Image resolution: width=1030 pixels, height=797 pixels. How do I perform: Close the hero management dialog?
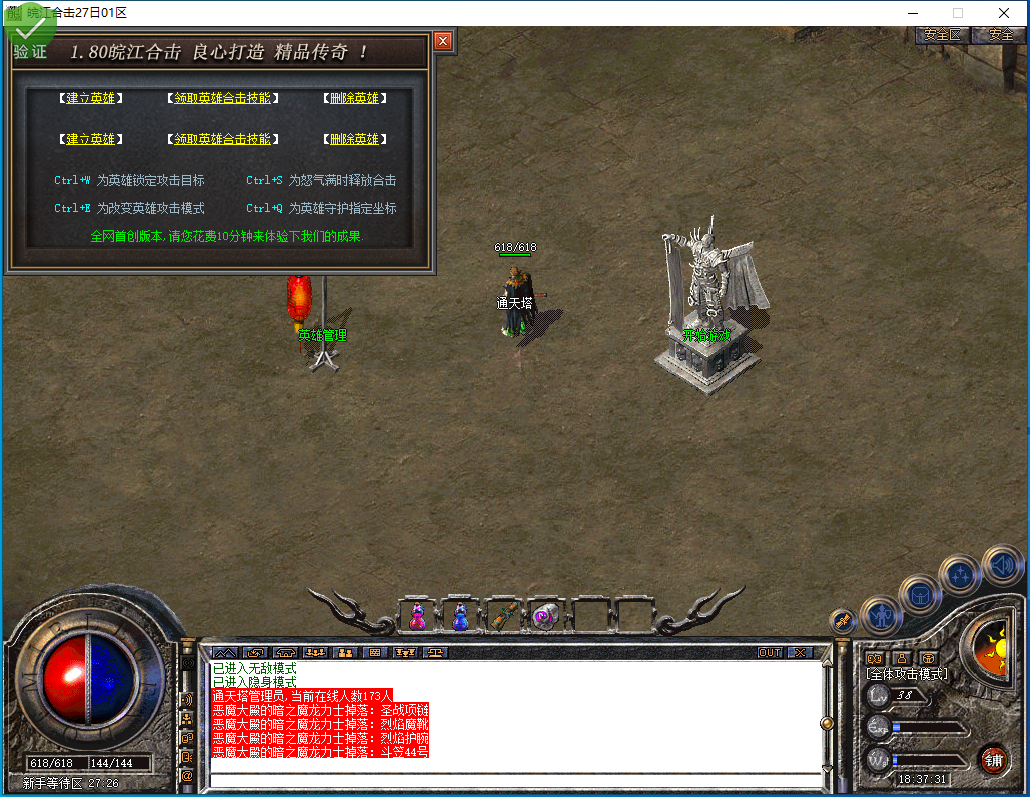coord(443,41)
